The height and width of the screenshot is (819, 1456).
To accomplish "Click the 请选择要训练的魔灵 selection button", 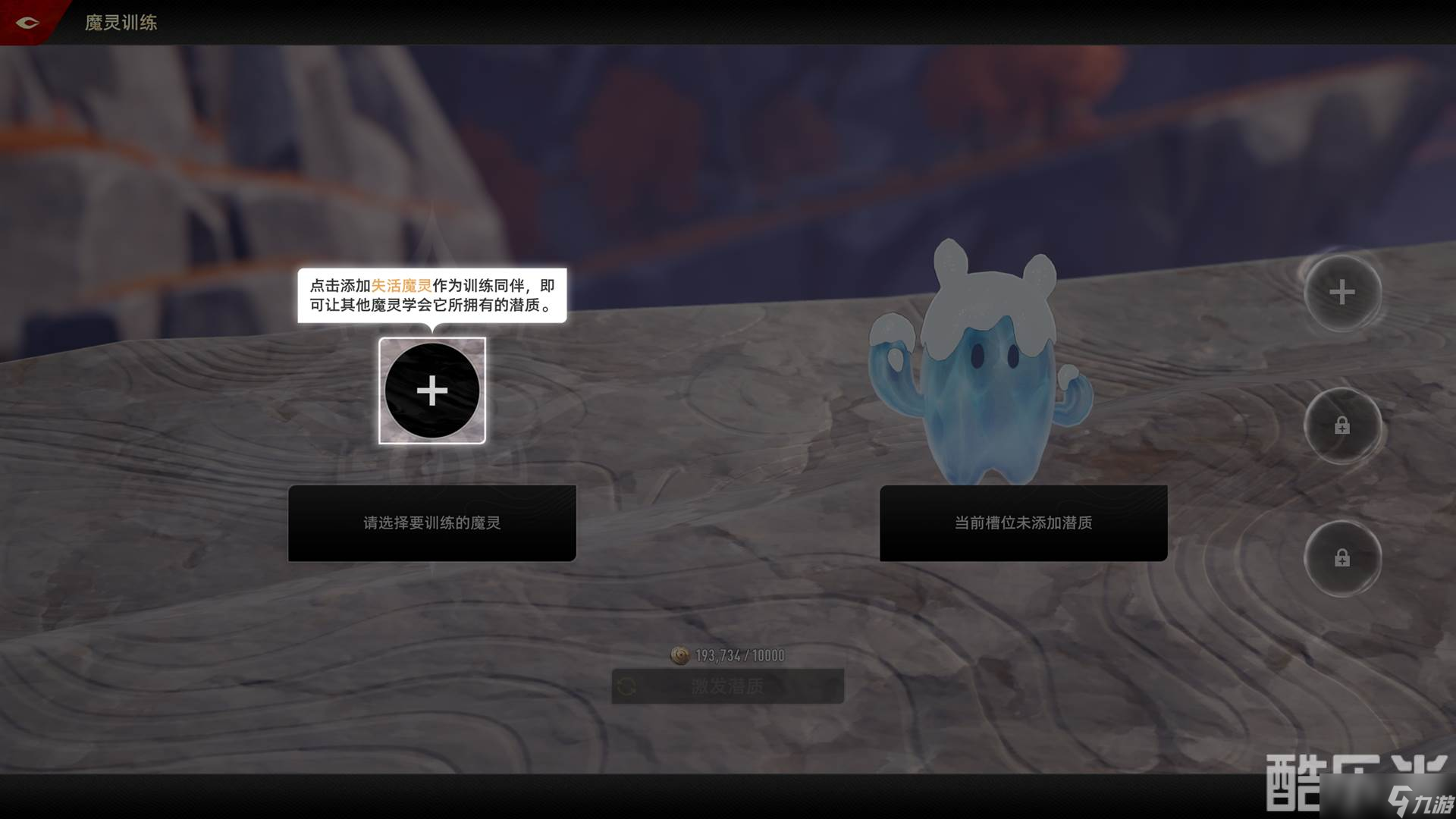I will coord(431,523).
